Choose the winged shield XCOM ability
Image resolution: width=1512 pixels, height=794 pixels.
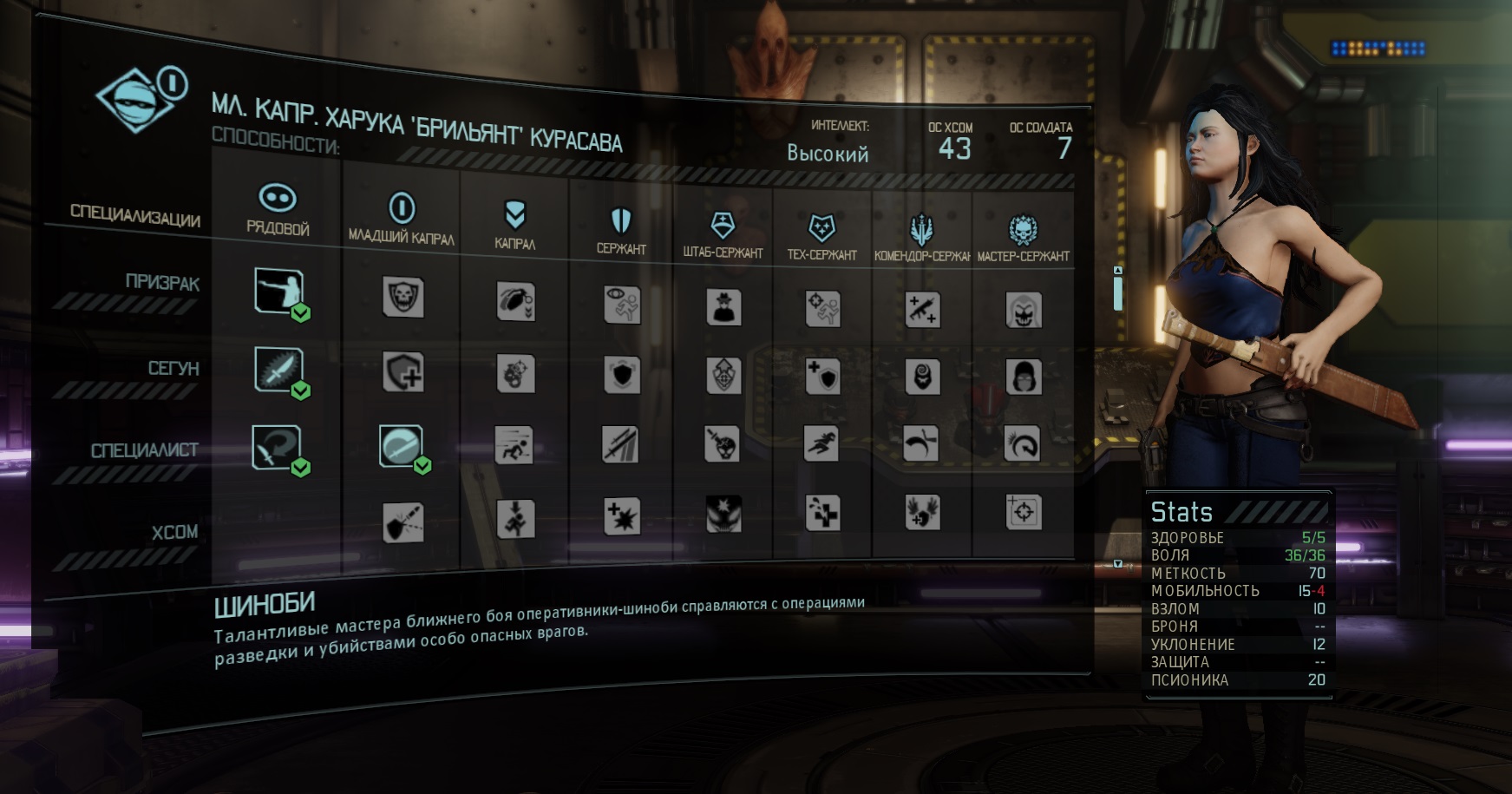922,512
